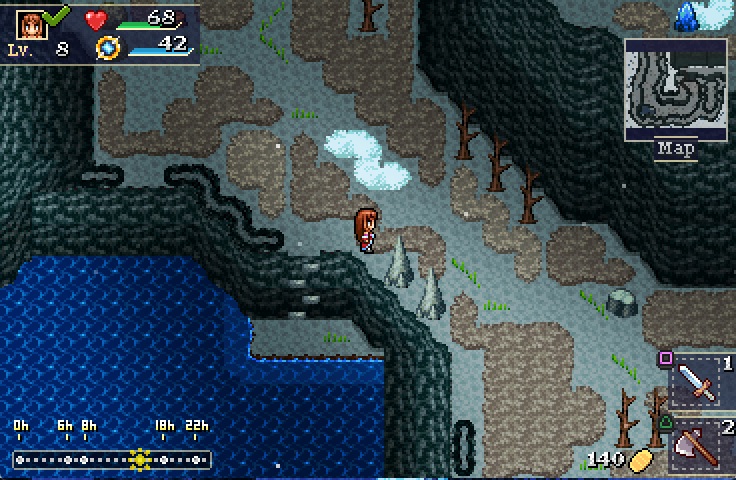Open the minimap in the corner
The image size is (736, 480).
[676, 89]
